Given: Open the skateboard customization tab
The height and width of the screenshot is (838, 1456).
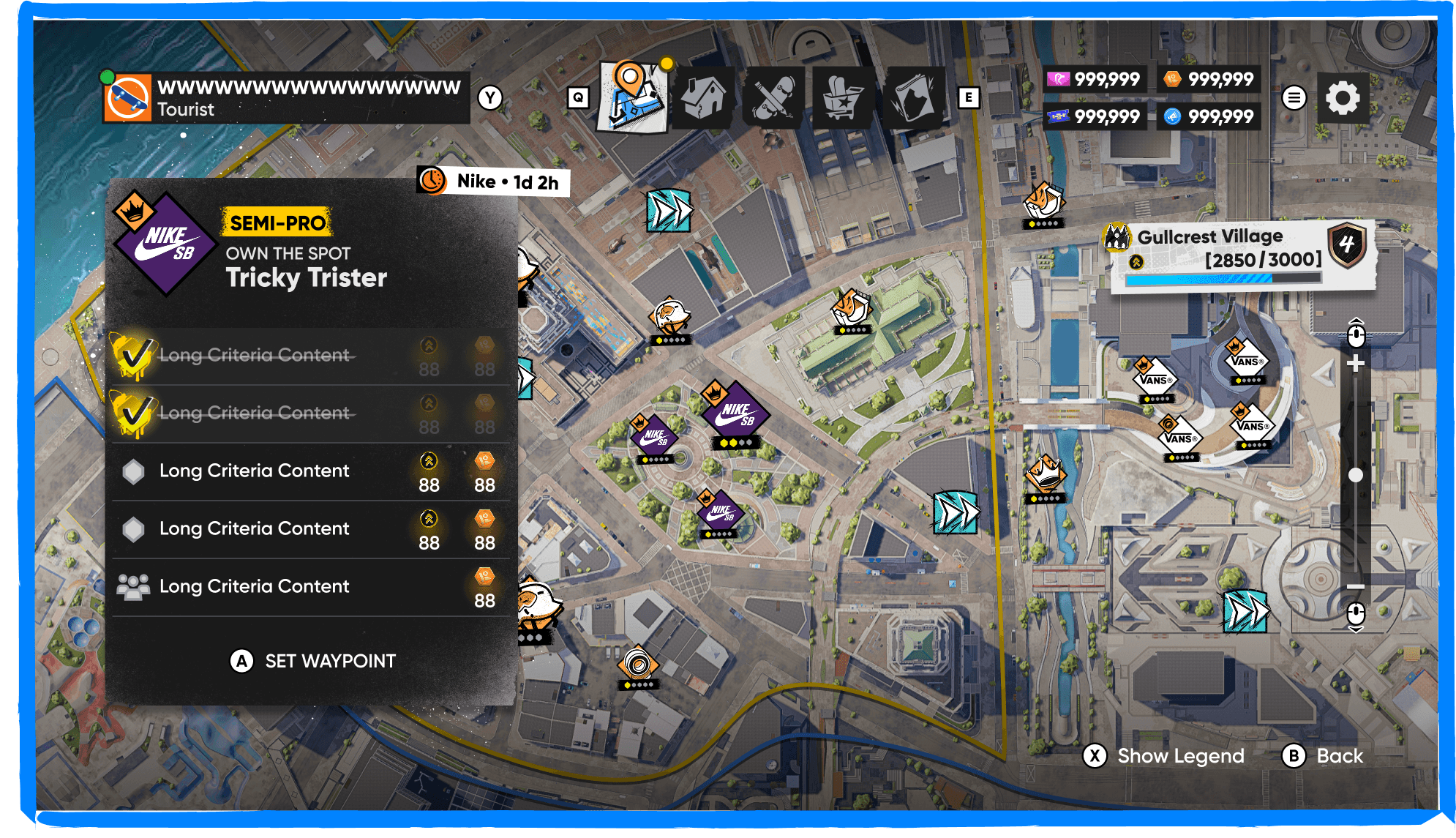Looking at the screenshot, I should (x=773, y=99).
